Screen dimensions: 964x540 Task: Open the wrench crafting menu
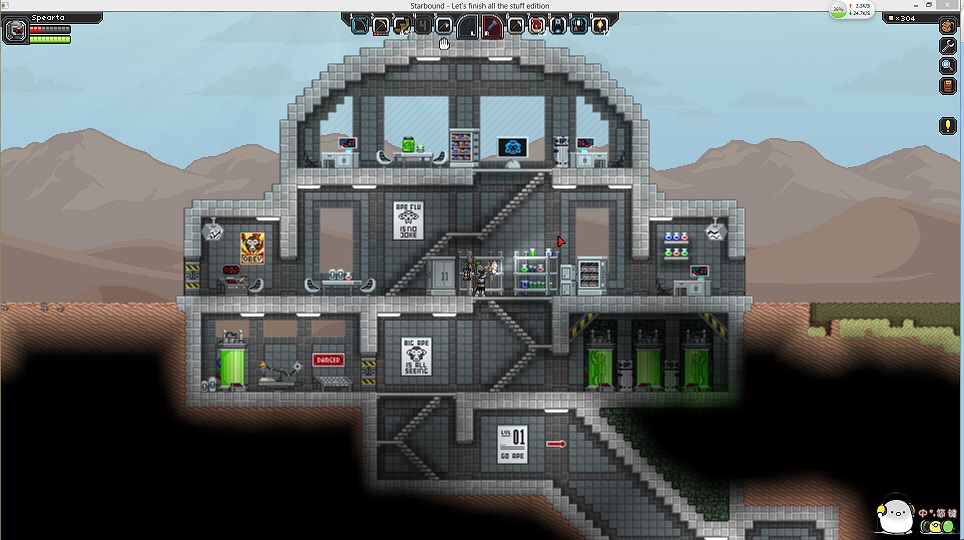point(947,47)
